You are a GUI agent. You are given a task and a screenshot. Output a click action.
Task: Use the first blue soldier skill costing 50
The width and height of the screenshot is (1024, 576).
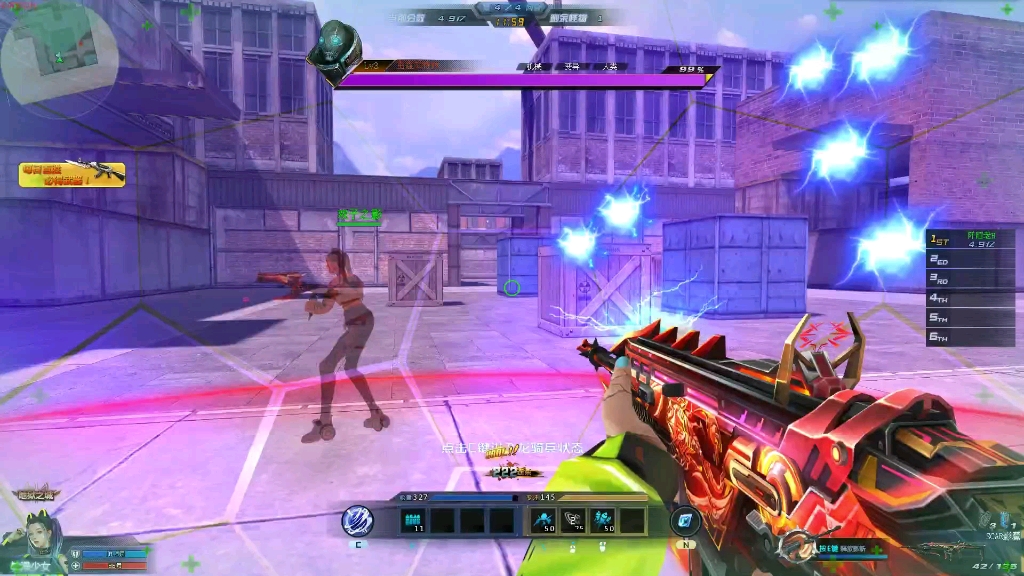(x=545, y=520)
